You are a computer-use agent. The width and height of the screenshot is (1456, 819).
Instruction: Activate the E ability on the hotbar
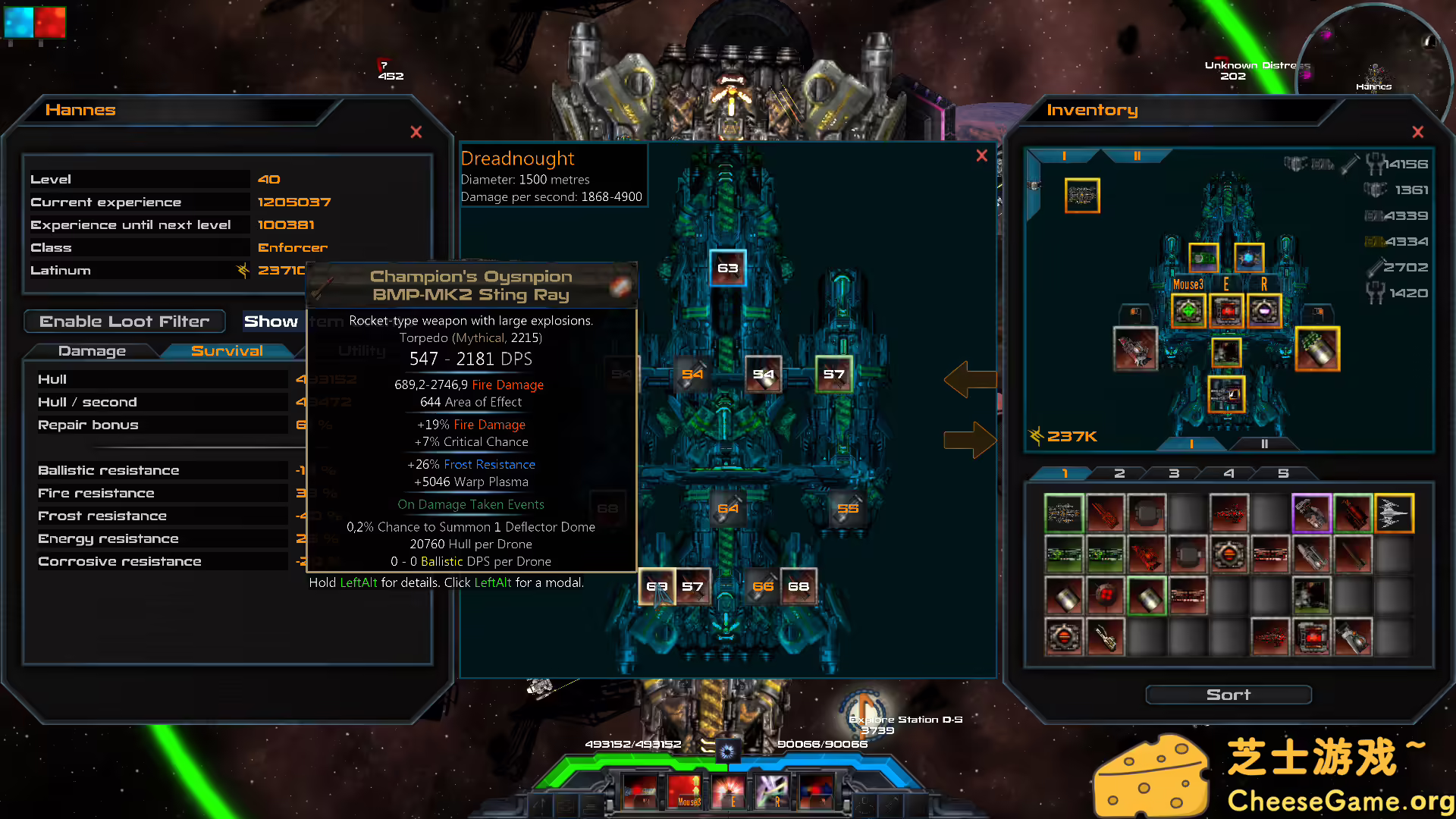tap(729, 791)
